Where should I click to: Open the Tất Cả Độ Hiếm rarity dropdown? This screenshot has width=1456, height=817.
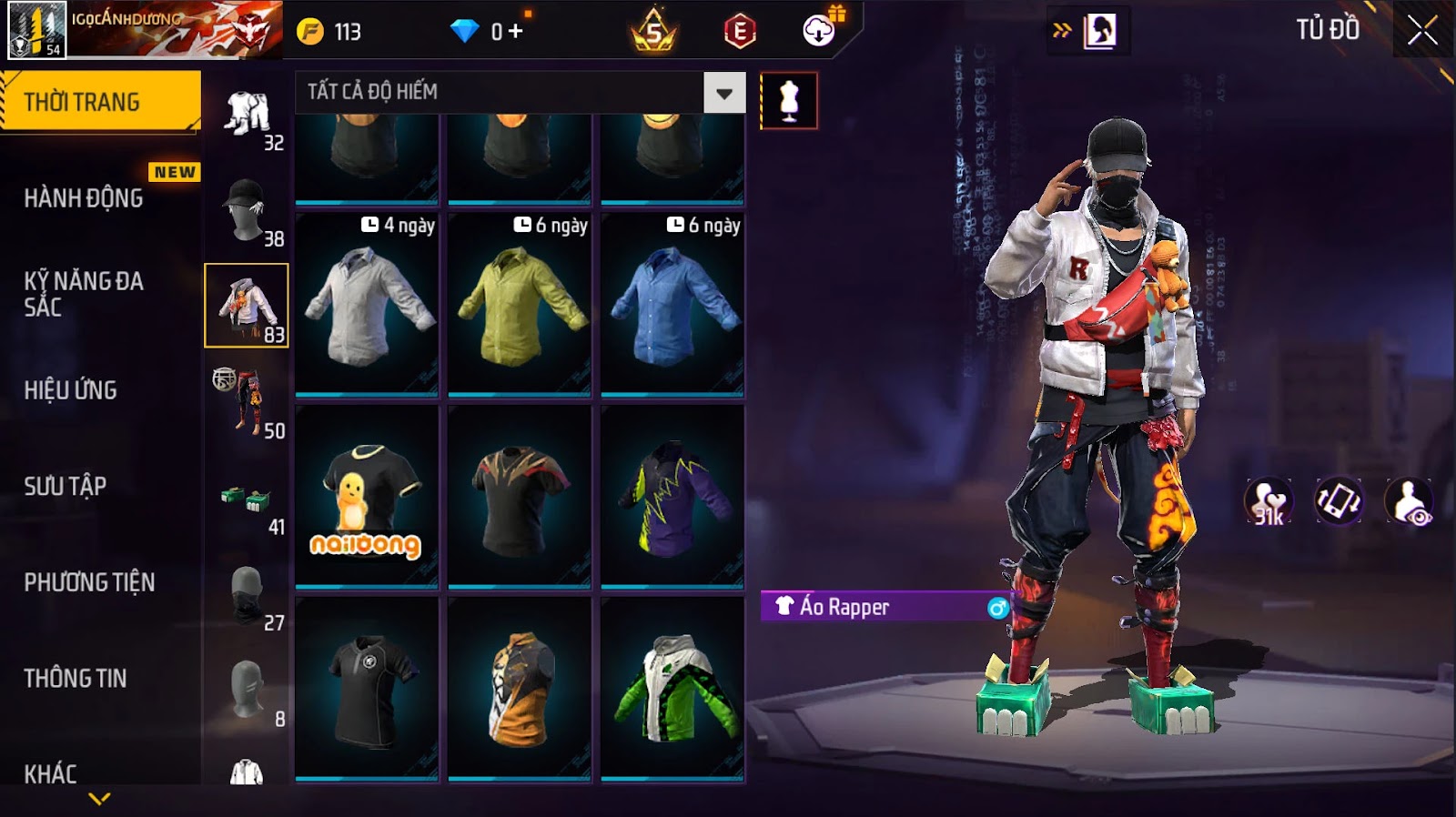(x=724, y=93)
